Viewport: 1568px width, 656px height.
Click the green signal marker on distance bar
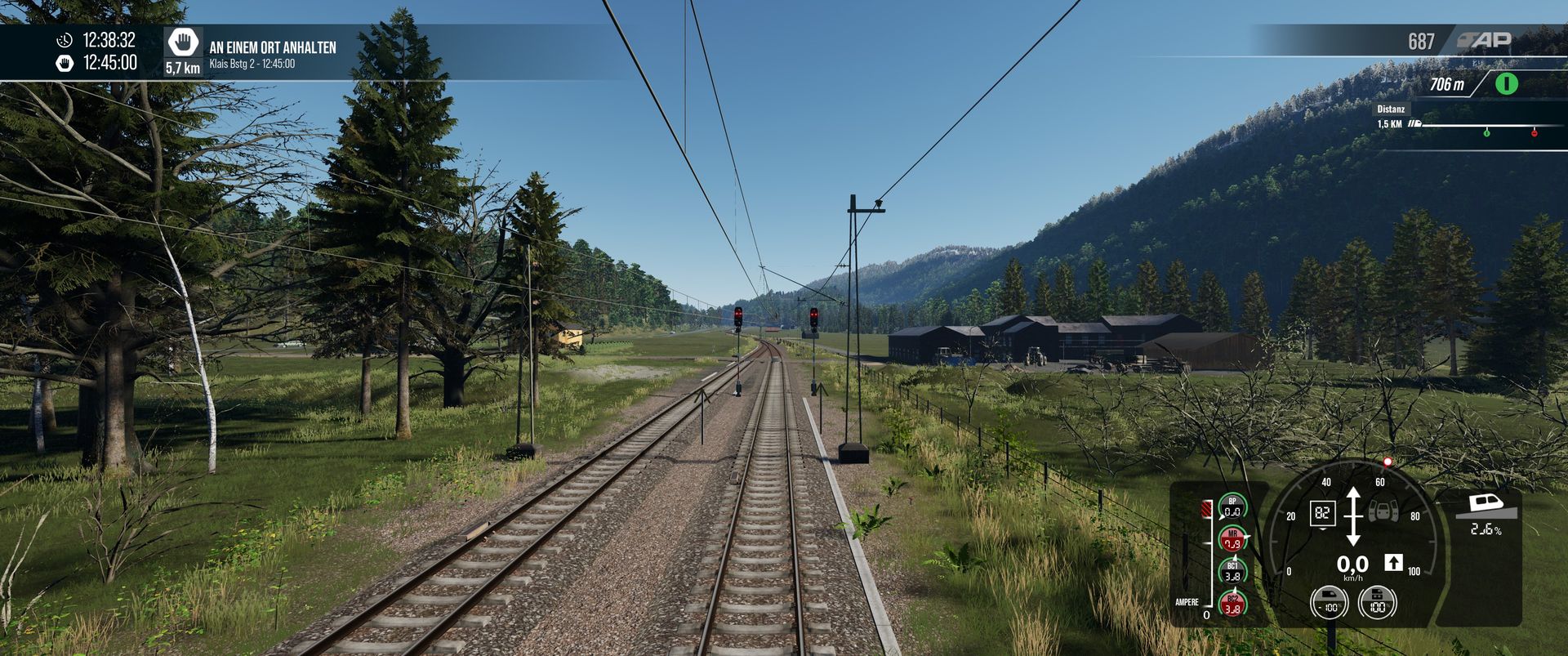click(x=1486, y=132)
